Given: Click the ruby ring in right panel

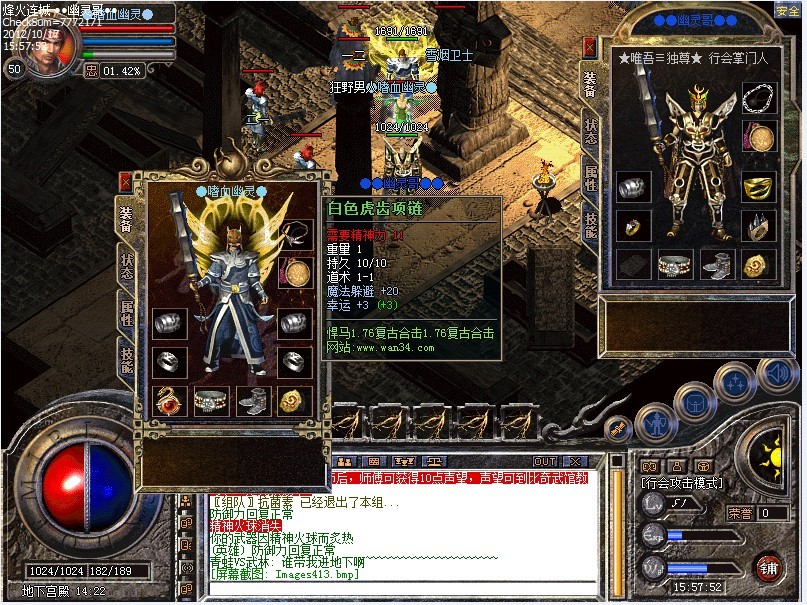Looking at the screenshot, I should click(632, 226).
